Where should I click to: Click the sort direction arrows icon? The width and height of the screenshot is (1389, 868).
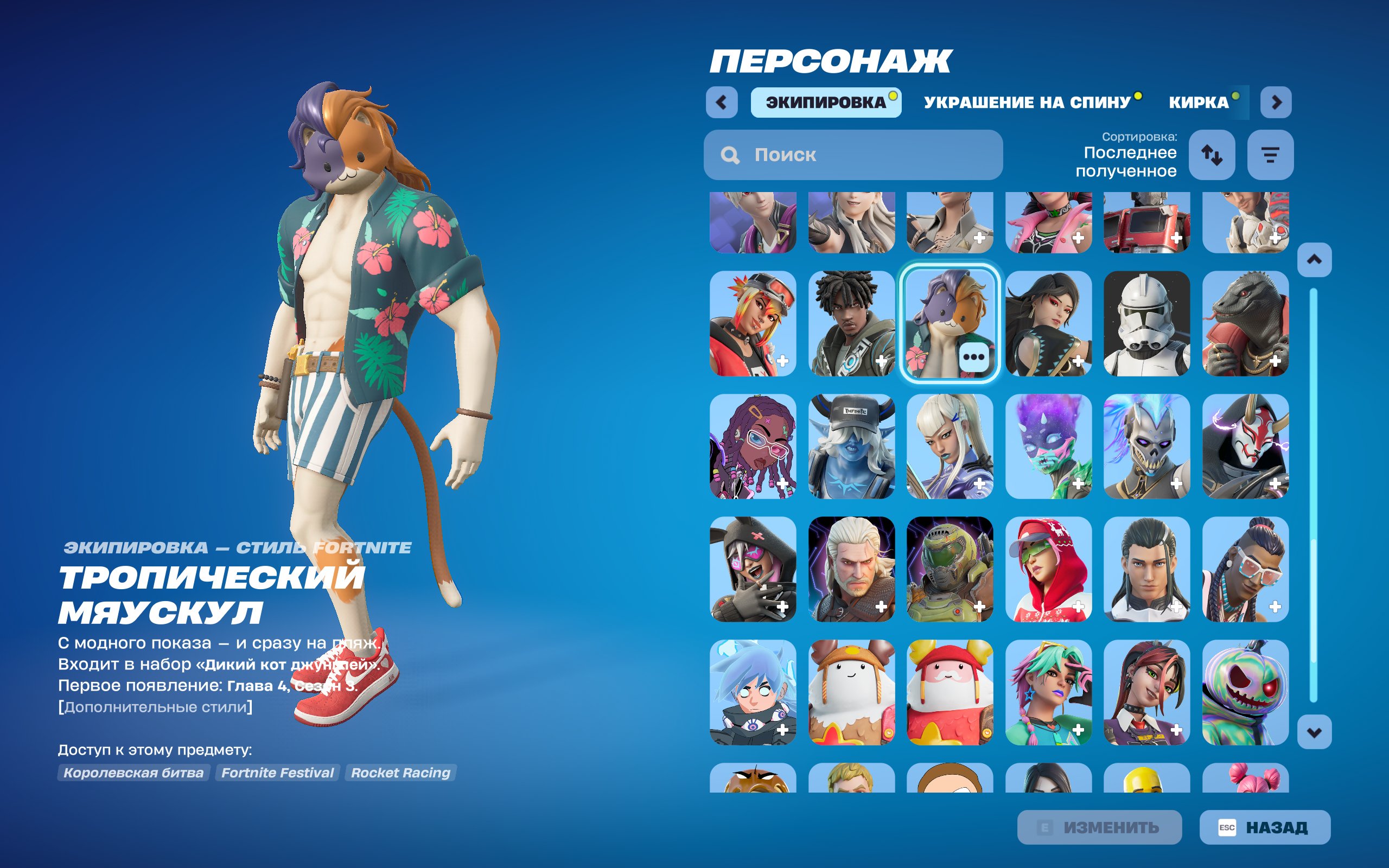click(1213, 155)
